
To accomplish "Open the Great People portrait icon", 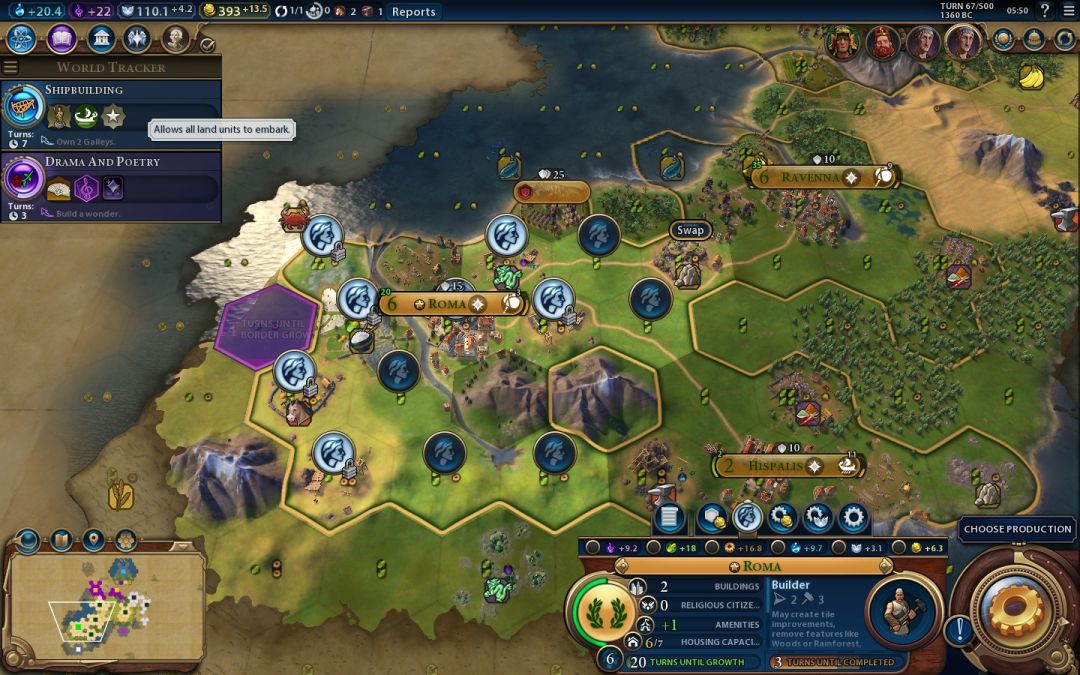I will click(x=176, y=39).
